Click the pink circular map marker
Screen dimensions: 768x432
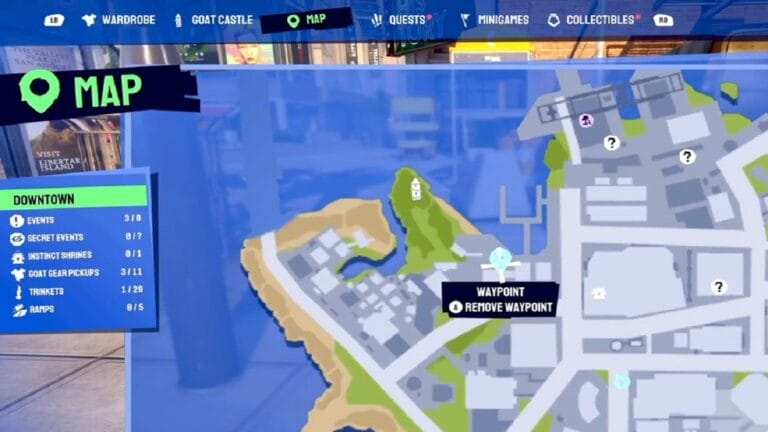587,120
